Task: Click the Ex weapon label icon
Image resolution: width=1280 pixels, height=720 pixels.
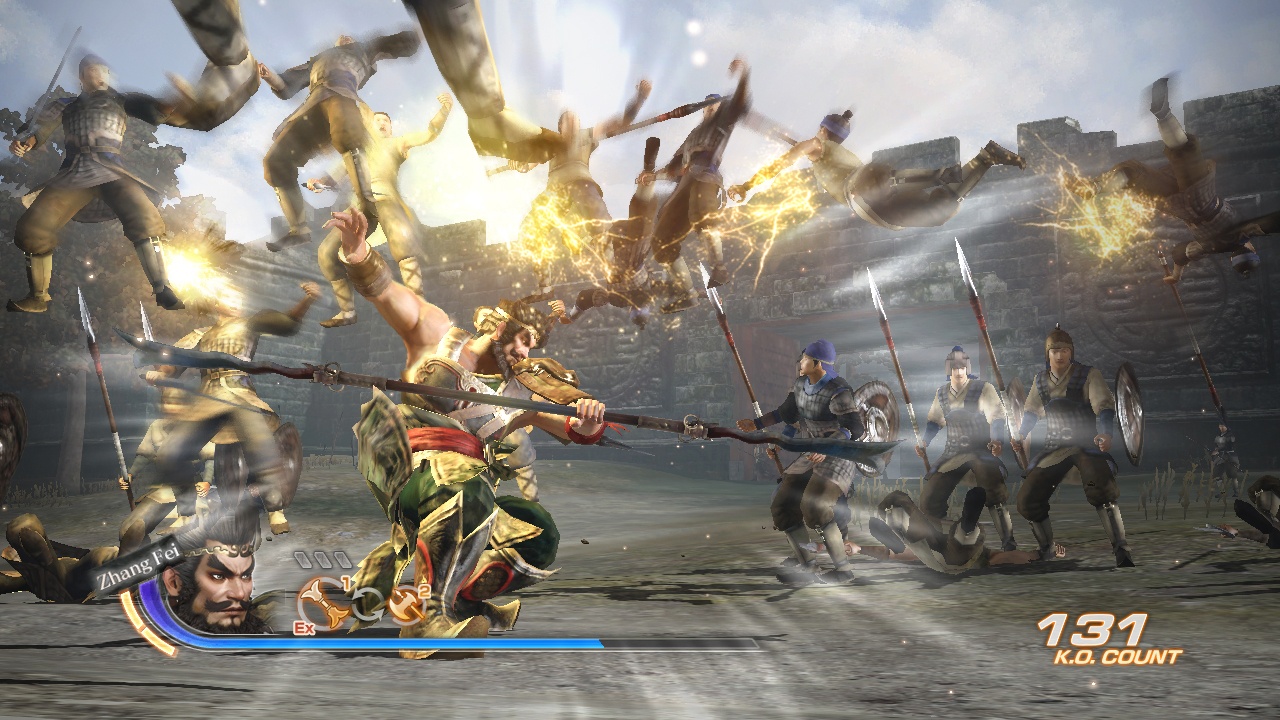Action: point(306,628)
